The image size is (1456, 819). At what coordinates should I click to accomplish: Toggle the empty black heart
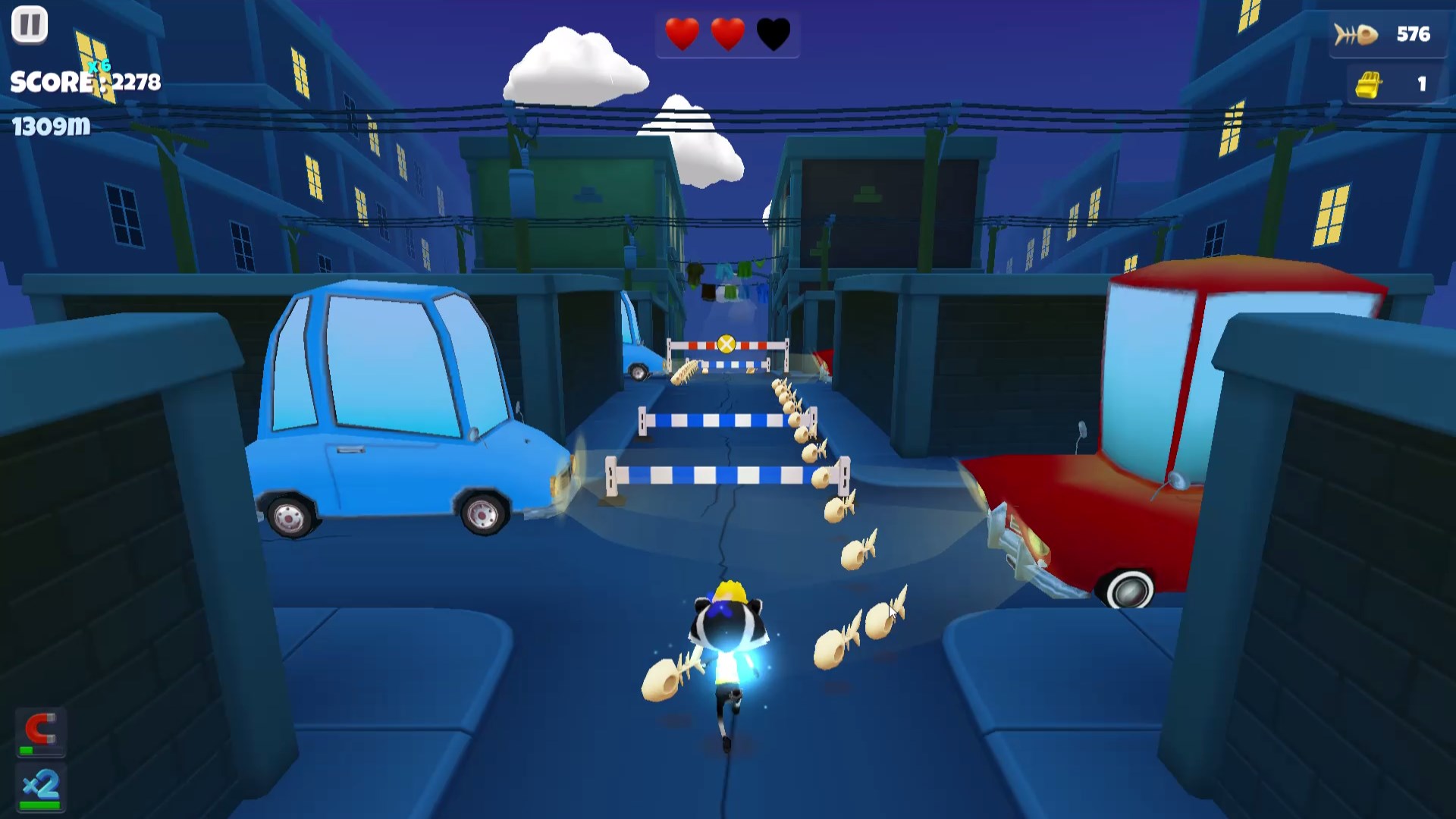tap(774, 33)
